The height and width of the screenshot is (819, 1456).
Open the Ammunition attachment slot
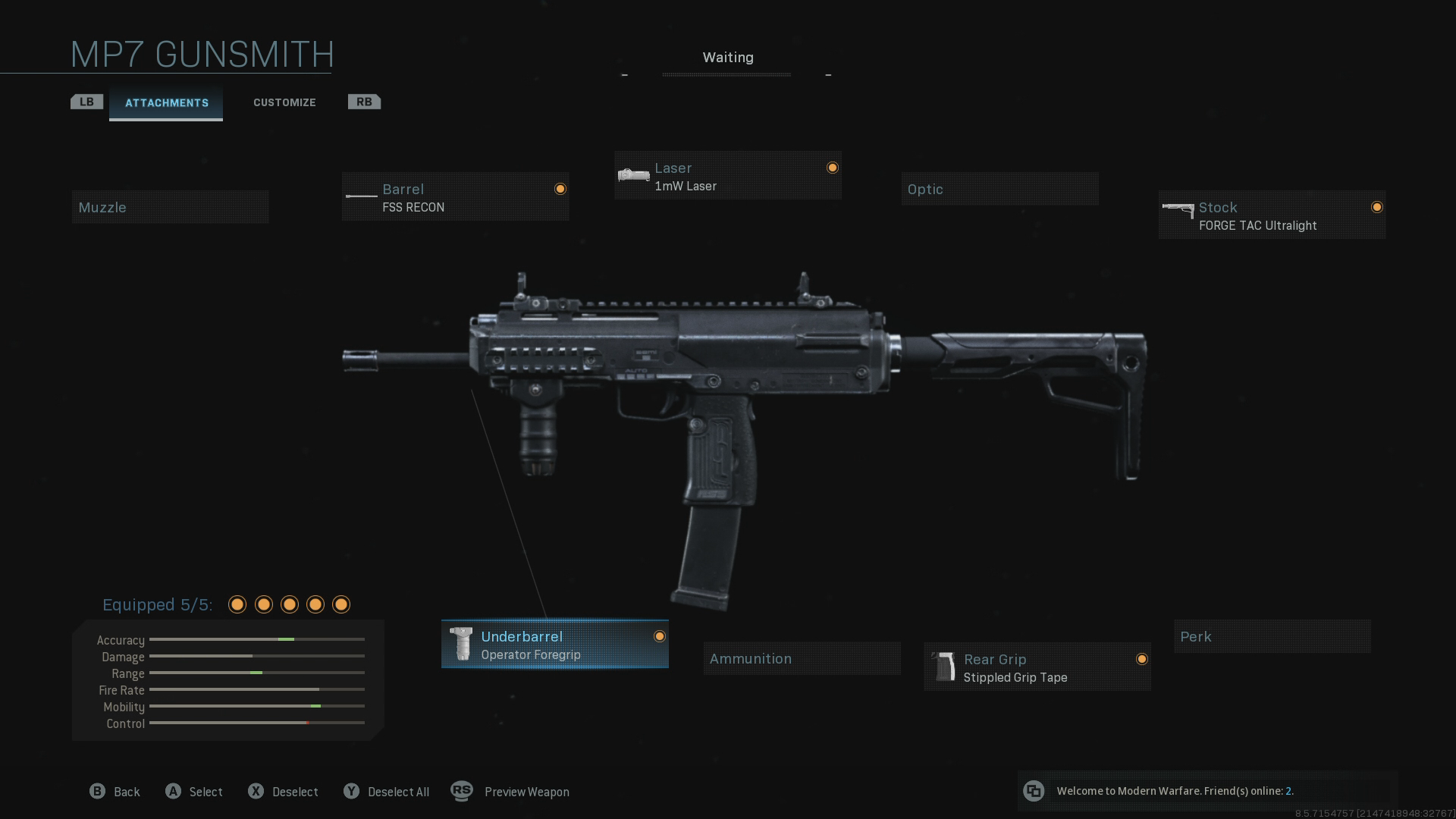click(801, 658)
